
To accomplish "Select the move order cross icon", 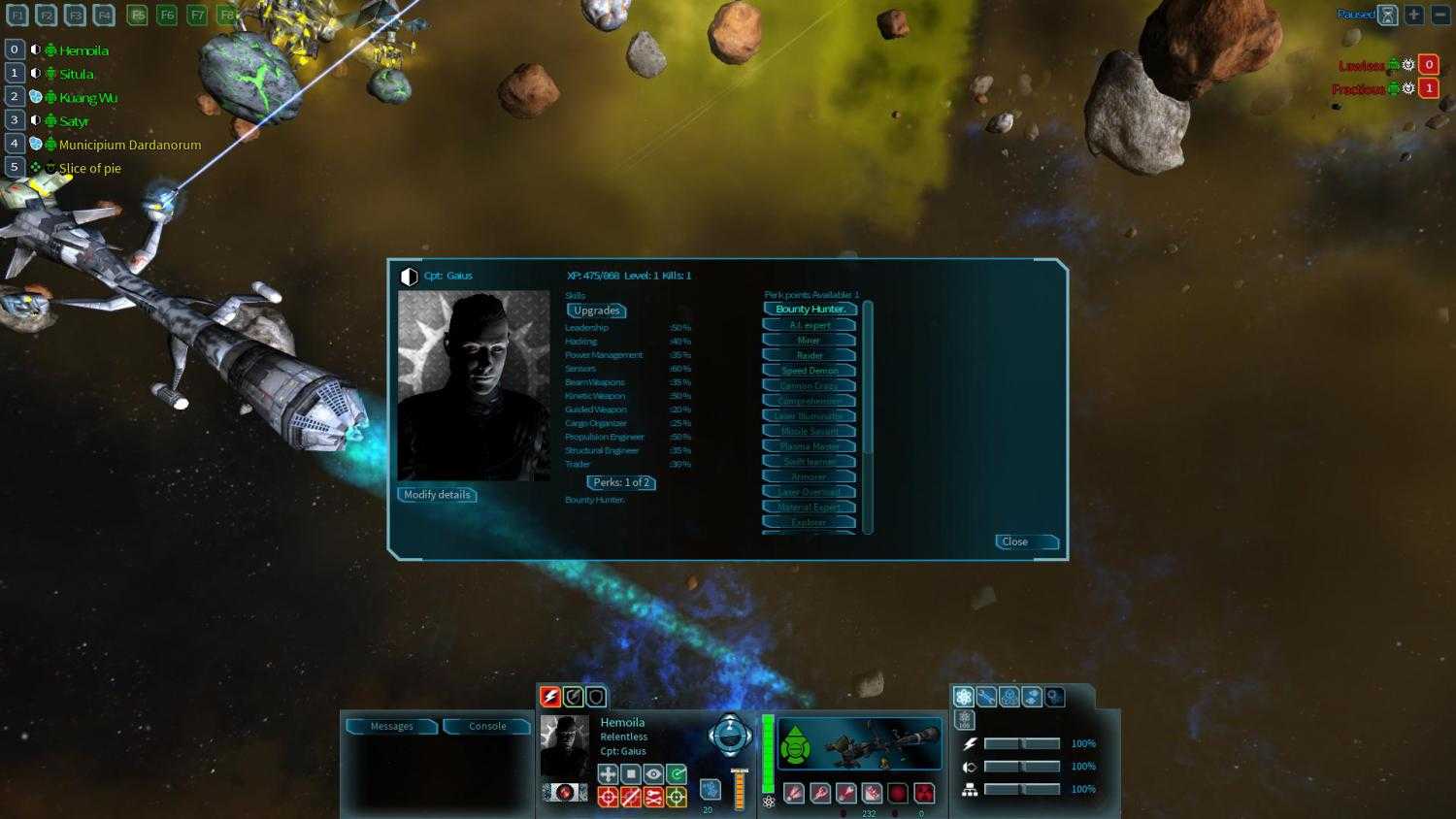I will click(x=609, y=773).
